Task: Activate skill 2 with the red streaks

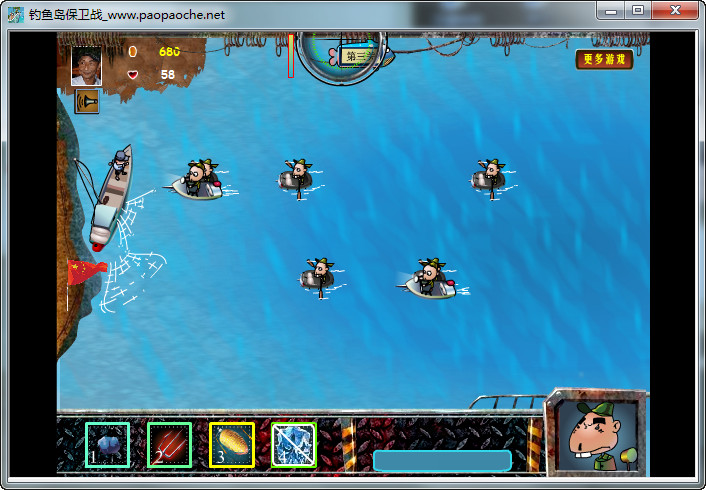Action: [x=169, y=444]
